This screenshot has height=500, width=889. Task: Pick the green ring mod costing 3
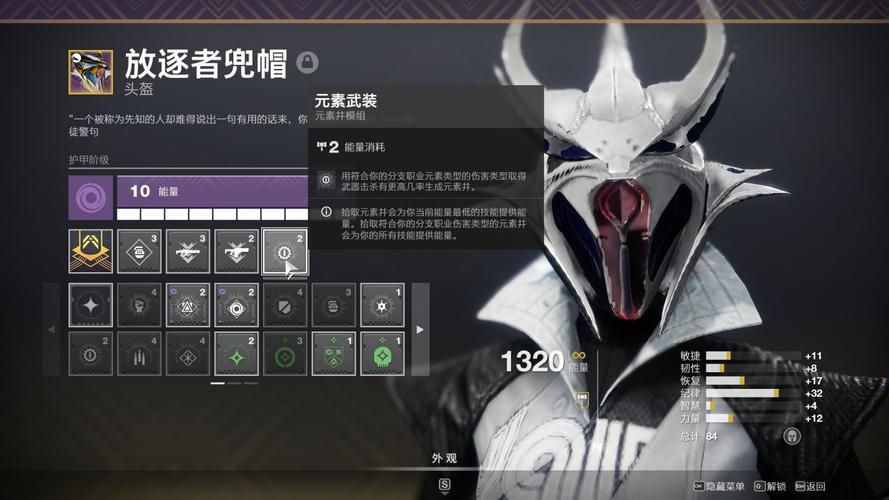click(x=285, y=353)
